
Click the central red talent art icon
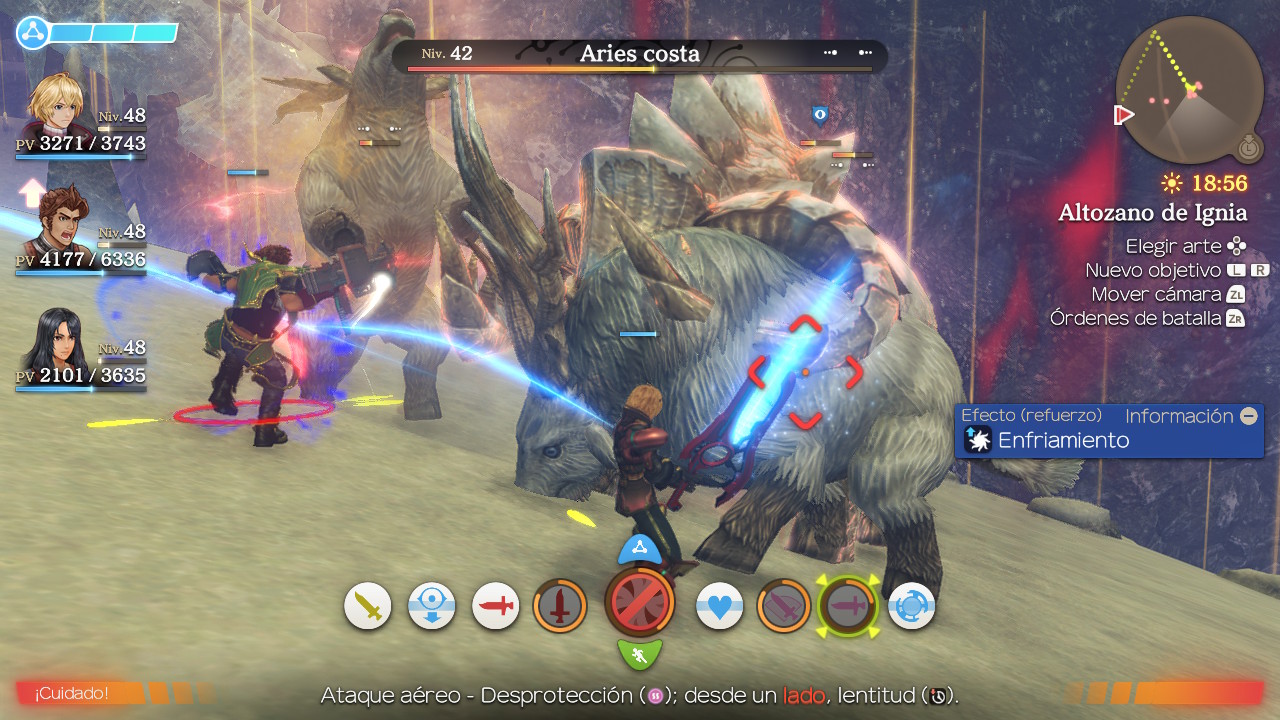(x=640, y=603)
